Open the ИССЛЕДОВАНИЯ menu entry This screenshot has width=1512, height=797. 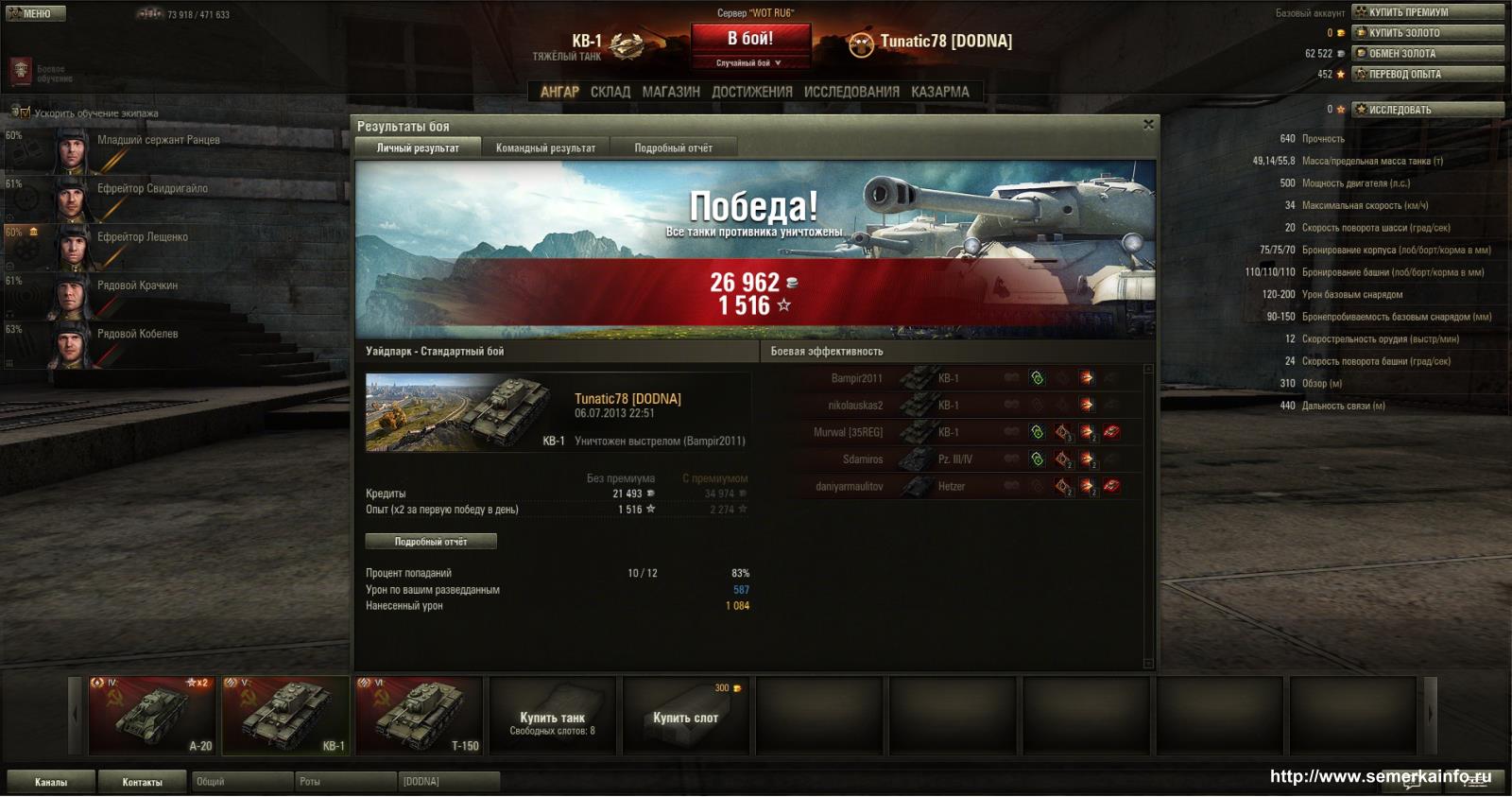[851, 92]
